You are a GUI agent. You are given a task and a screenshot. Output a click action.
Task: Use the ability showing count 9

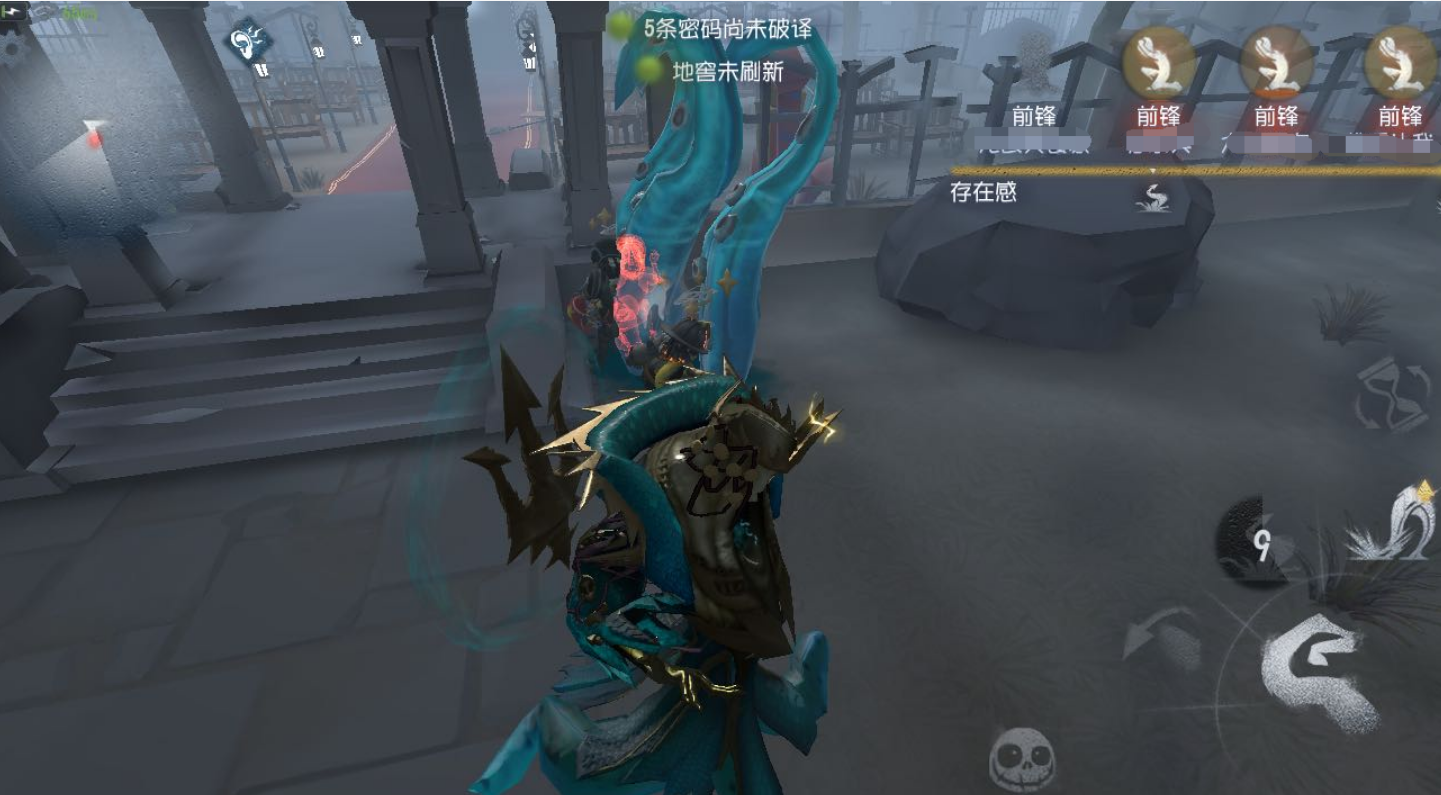[1255, 541]
